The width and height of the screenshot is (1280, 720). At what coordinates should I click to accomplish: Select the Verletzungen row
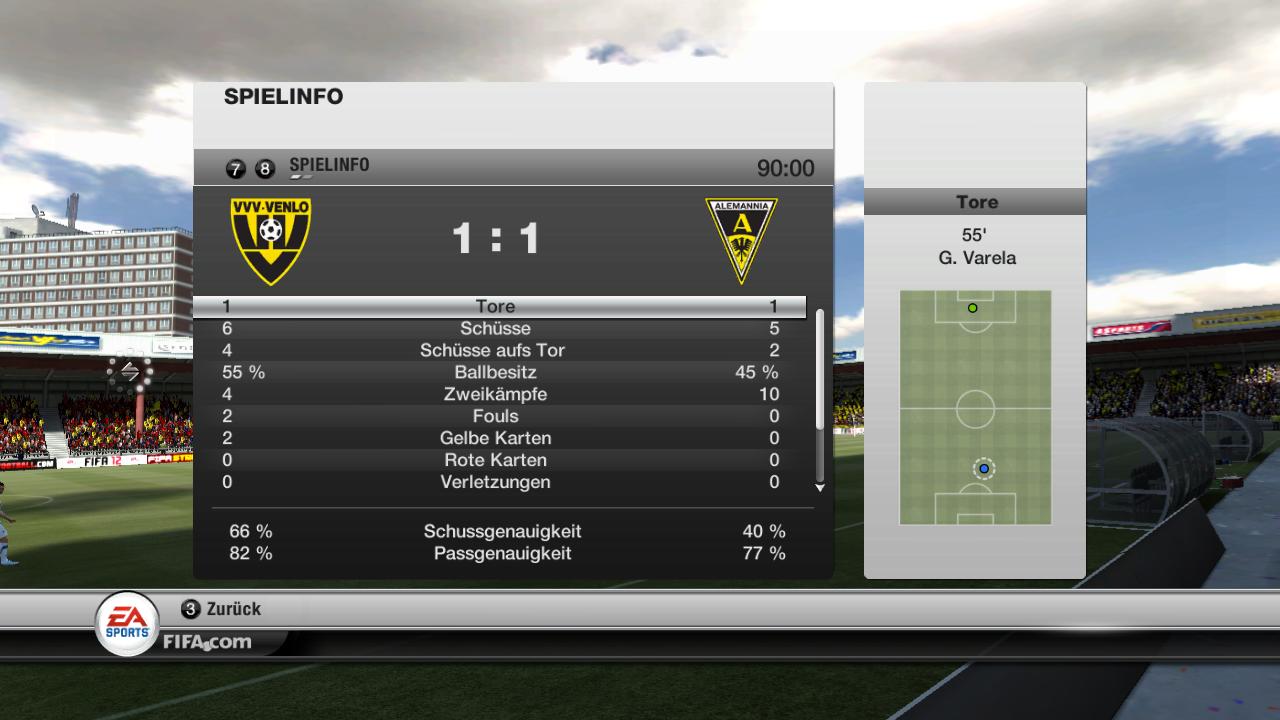497,482
